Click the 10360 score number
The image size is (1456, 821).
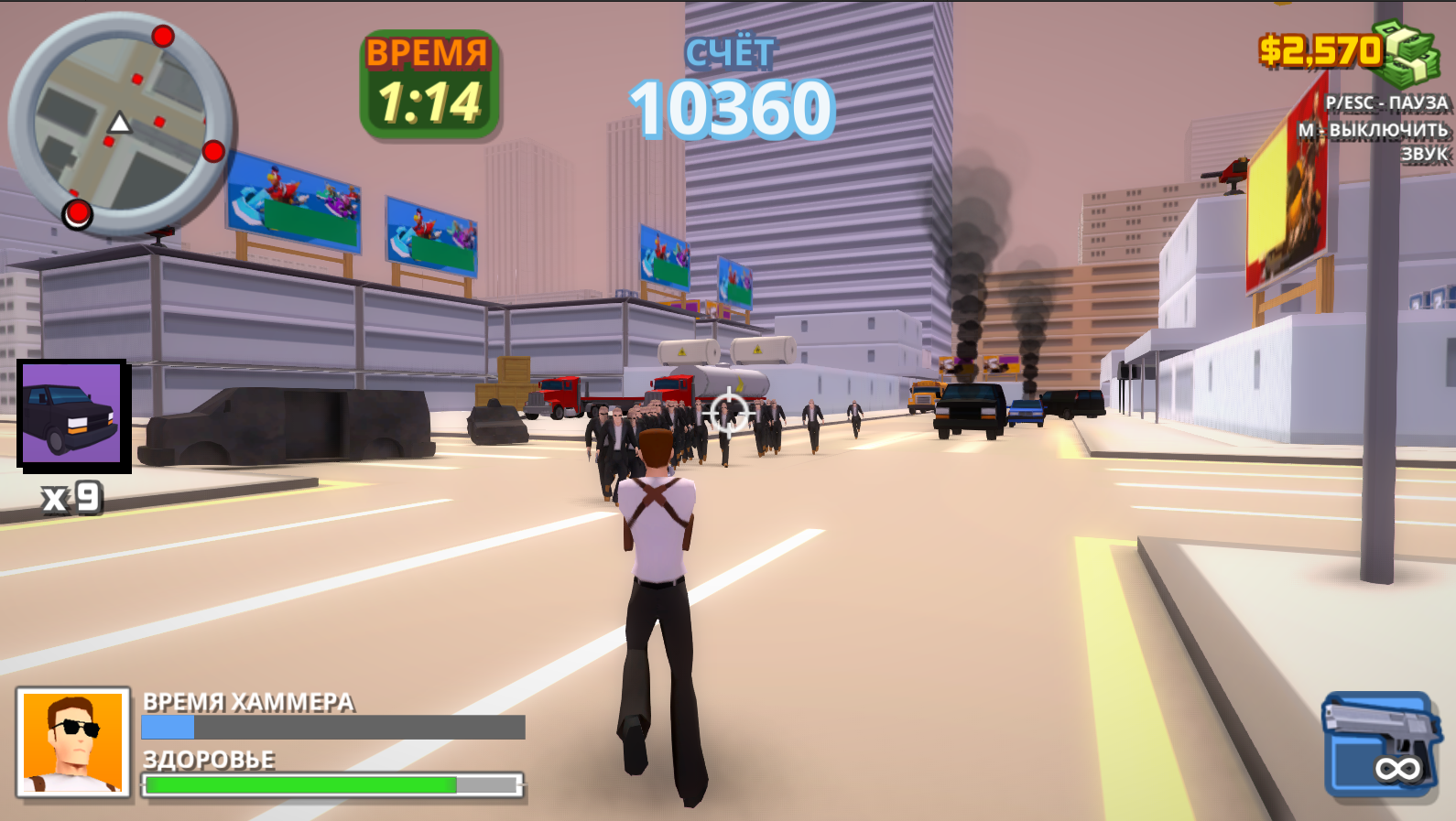pos(730,108)
